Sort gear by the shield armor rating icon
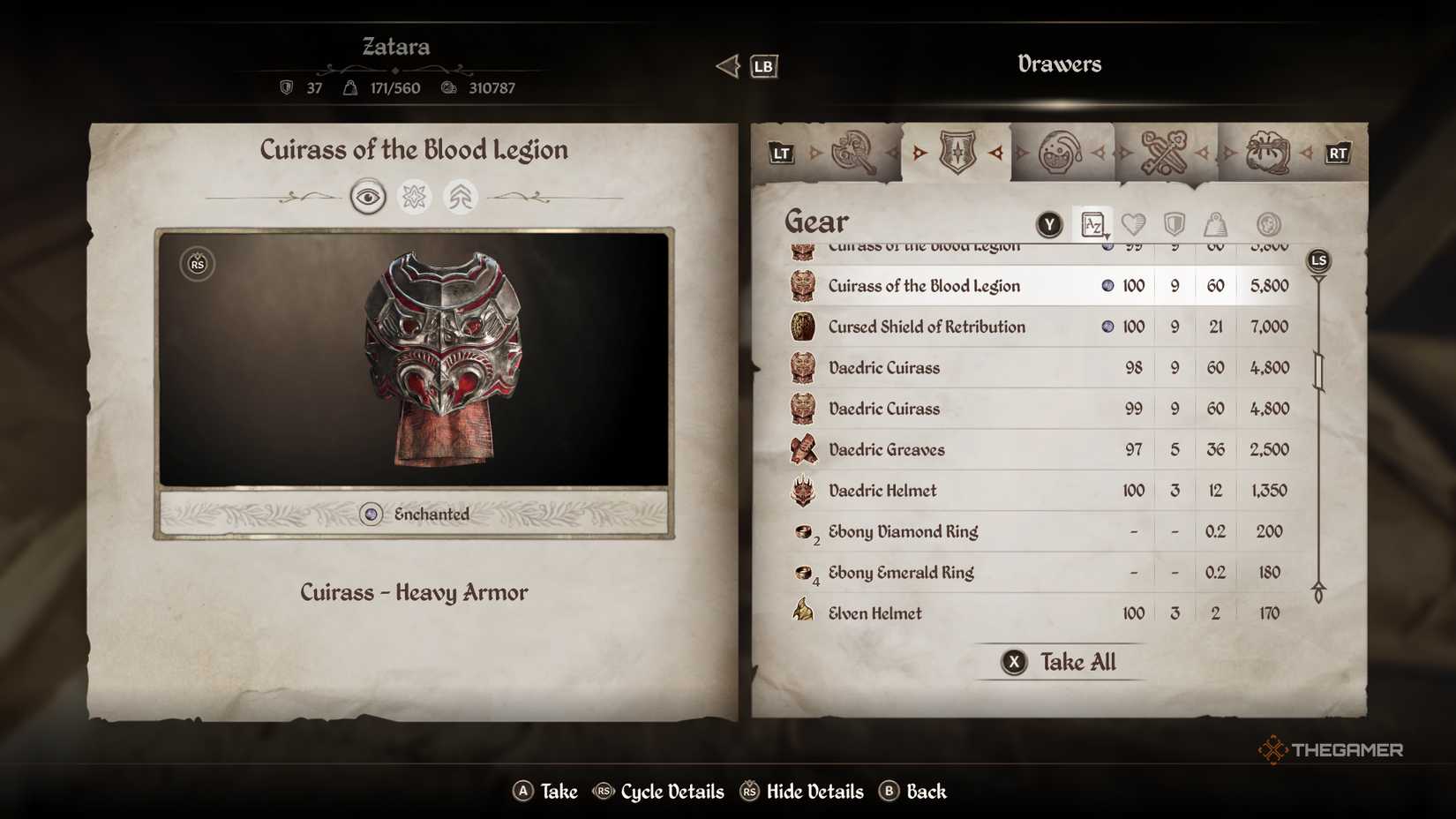The image size is (1456, 819). pyautogui.click(x=1175, y=225)
